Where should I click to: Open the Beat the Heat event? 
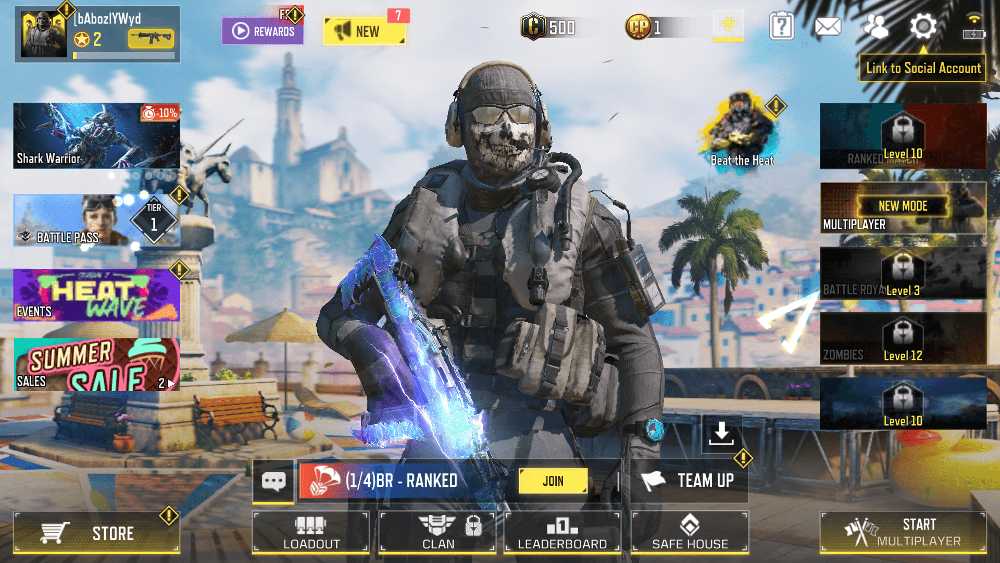click(x=742, y=130)
